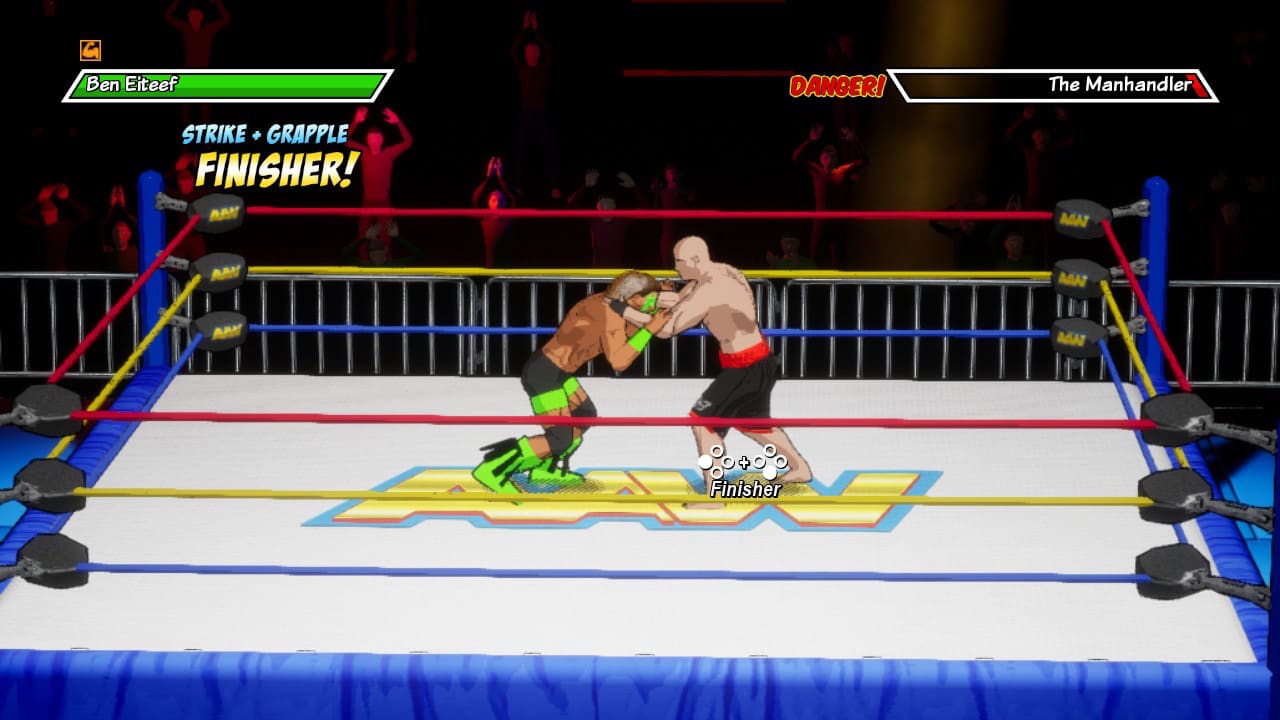Screen dimensions: 1280x720
Task: Click the highlighted bottom-right button of the combo prompt
Action: (x=769, y=472)
